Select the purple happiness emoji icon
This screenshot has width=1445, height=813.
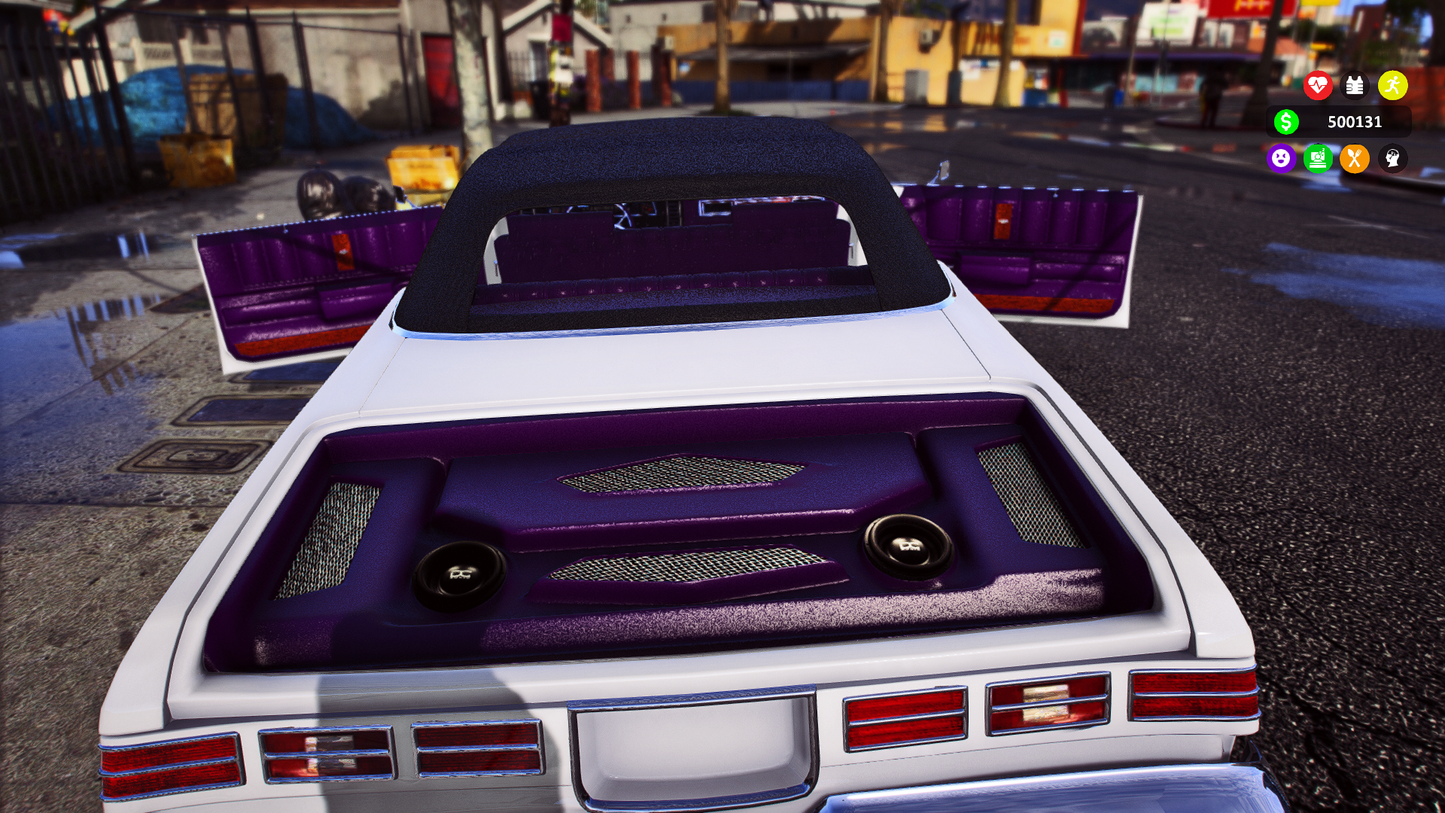pos(1281,158)
